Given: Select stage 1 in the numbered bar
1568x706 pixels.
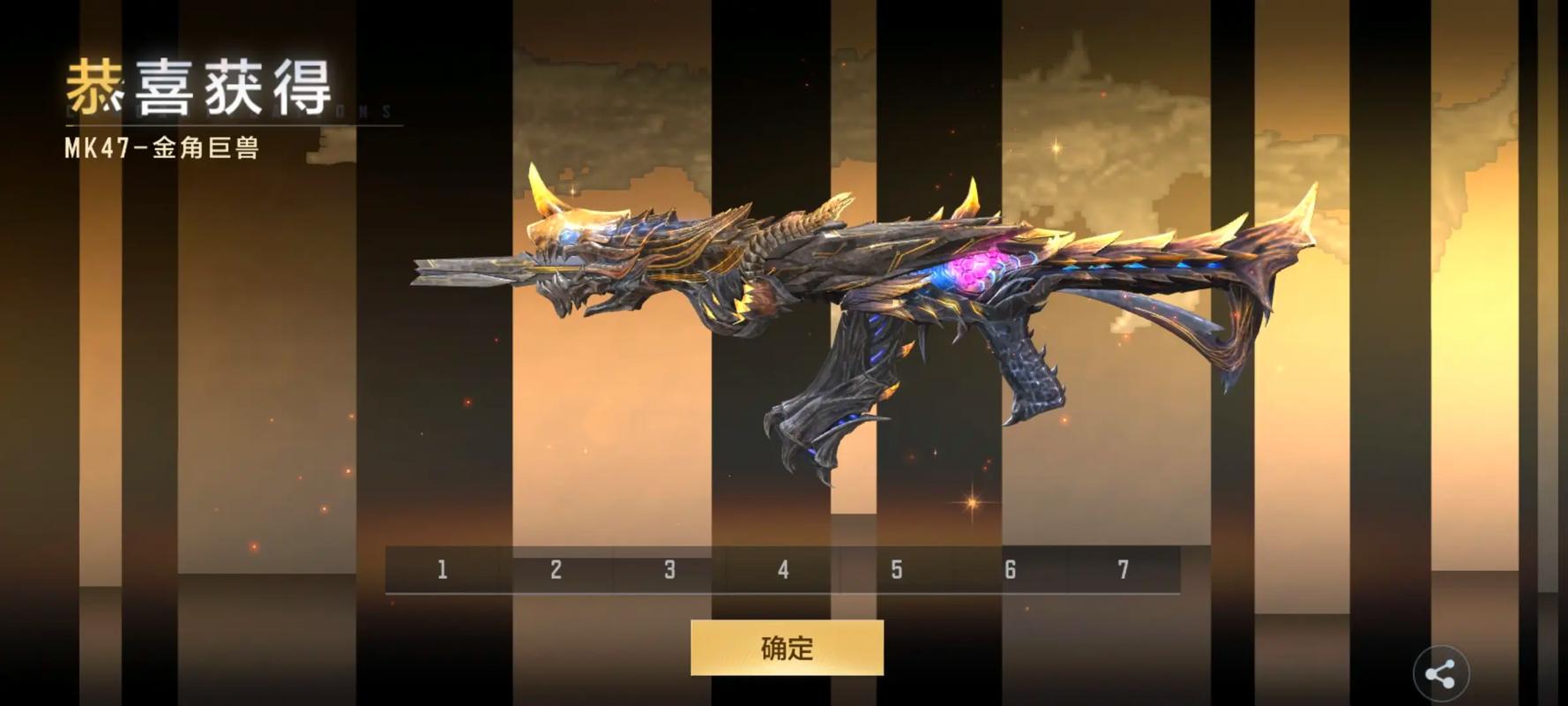Looking at the screenshot, I should [x=442, y=570].
